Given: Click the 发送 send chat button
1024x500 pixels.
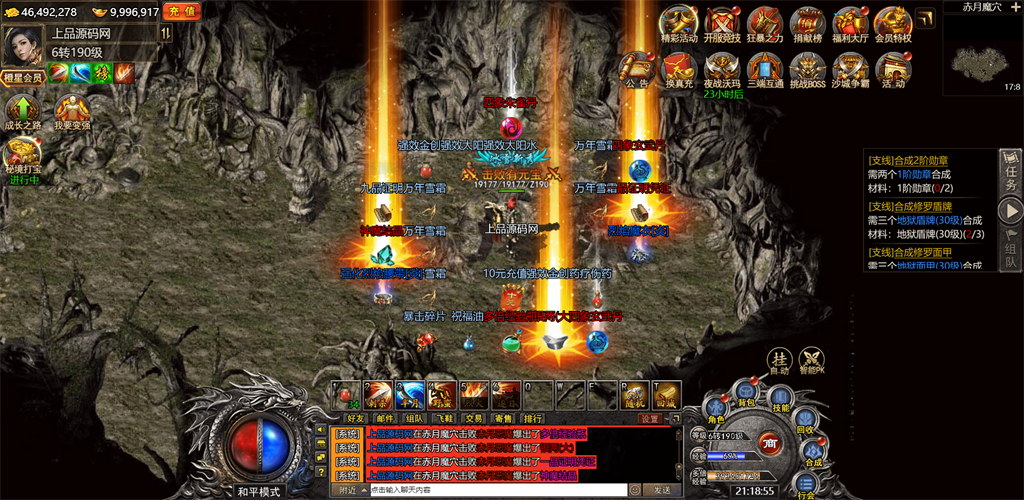Looking at the screenshot, I should pyautogui.click(x=661, y=490).
